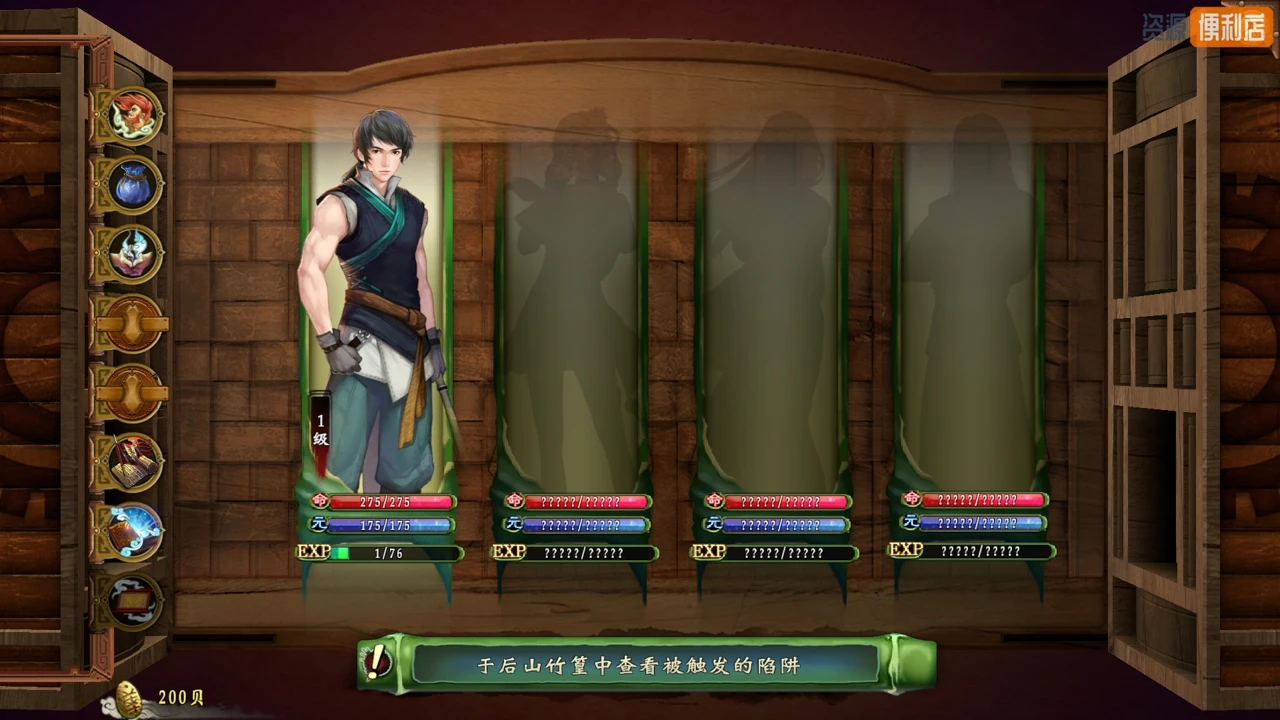Open the red scroll system icon
The image size is (1280, 720).
coord(133,600)
